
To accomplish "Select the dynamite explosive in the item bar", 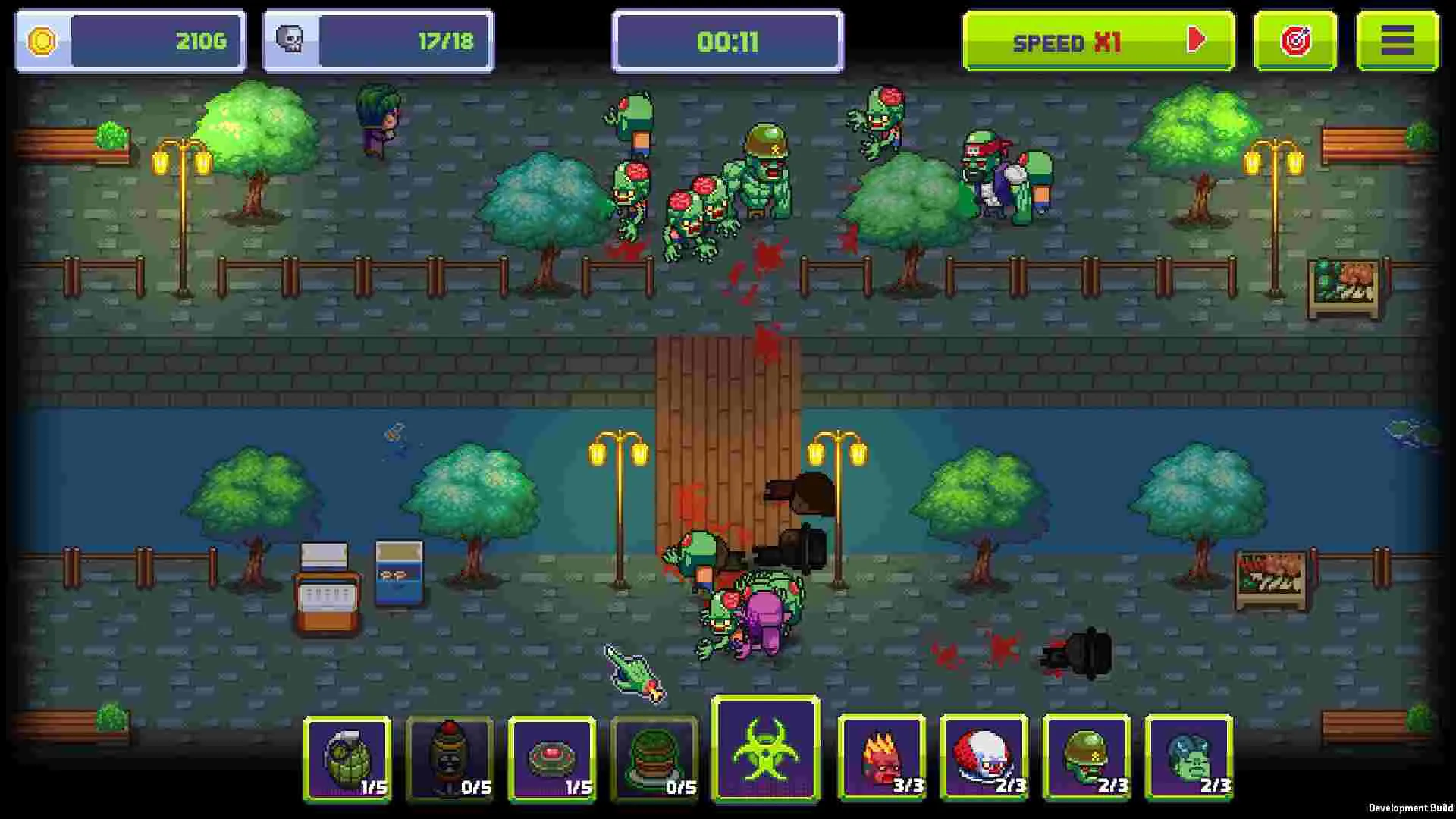I will tap(450, 761).
